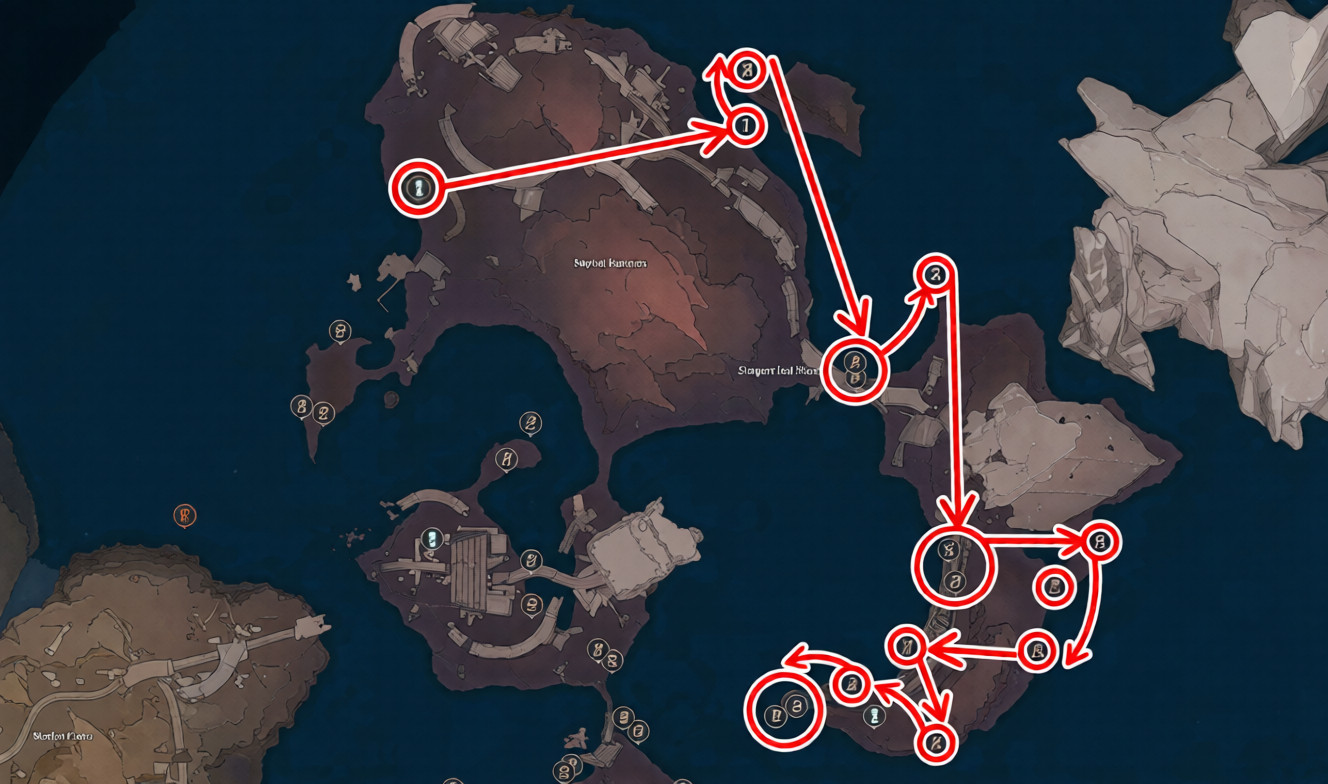The width and height of the screenshot is (1328, 784).
Task: Select the lone circled marker with no arrows attached
Action: coord(1053,587)
